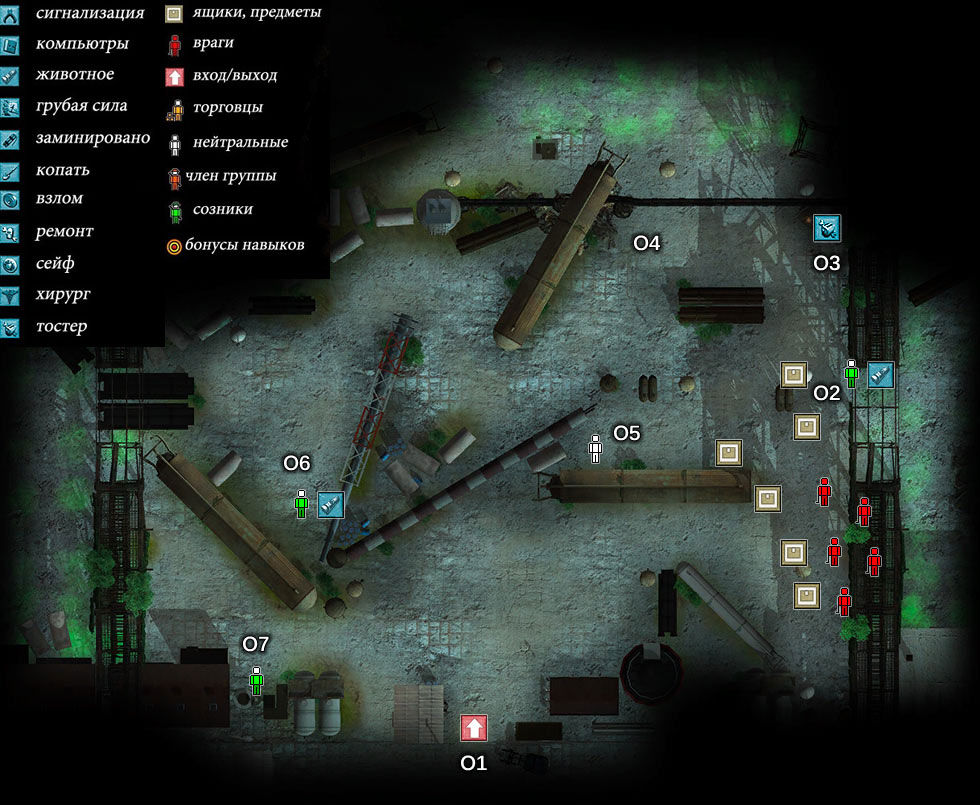The image size is (980, 805).
Task: Pick the 'копать' shovel legend entry
Action: [61, 170]
